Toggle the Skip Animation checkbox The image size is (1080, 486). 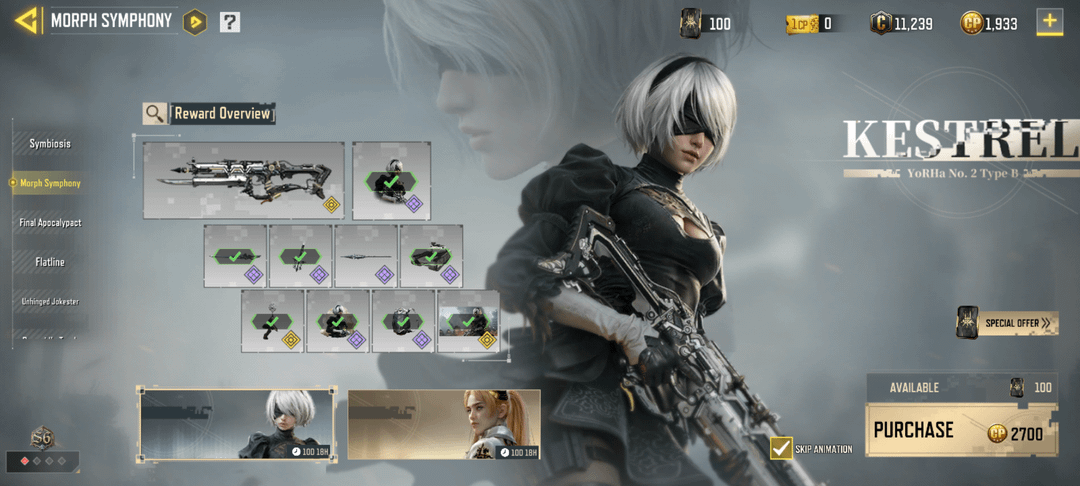[x=781, y=448]
